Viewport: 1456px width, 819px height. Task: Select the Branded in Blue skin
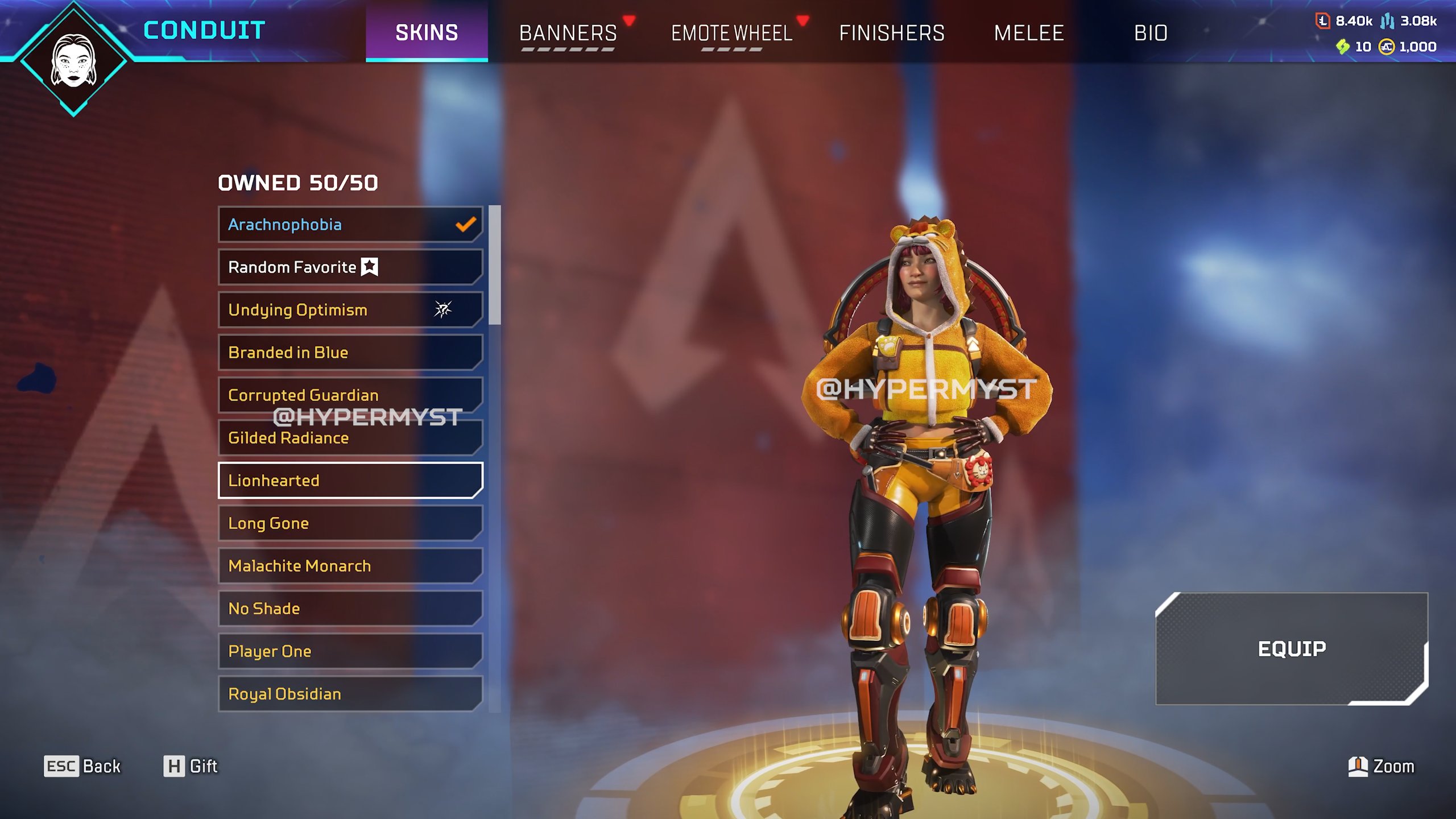click(x=350, y=353)
